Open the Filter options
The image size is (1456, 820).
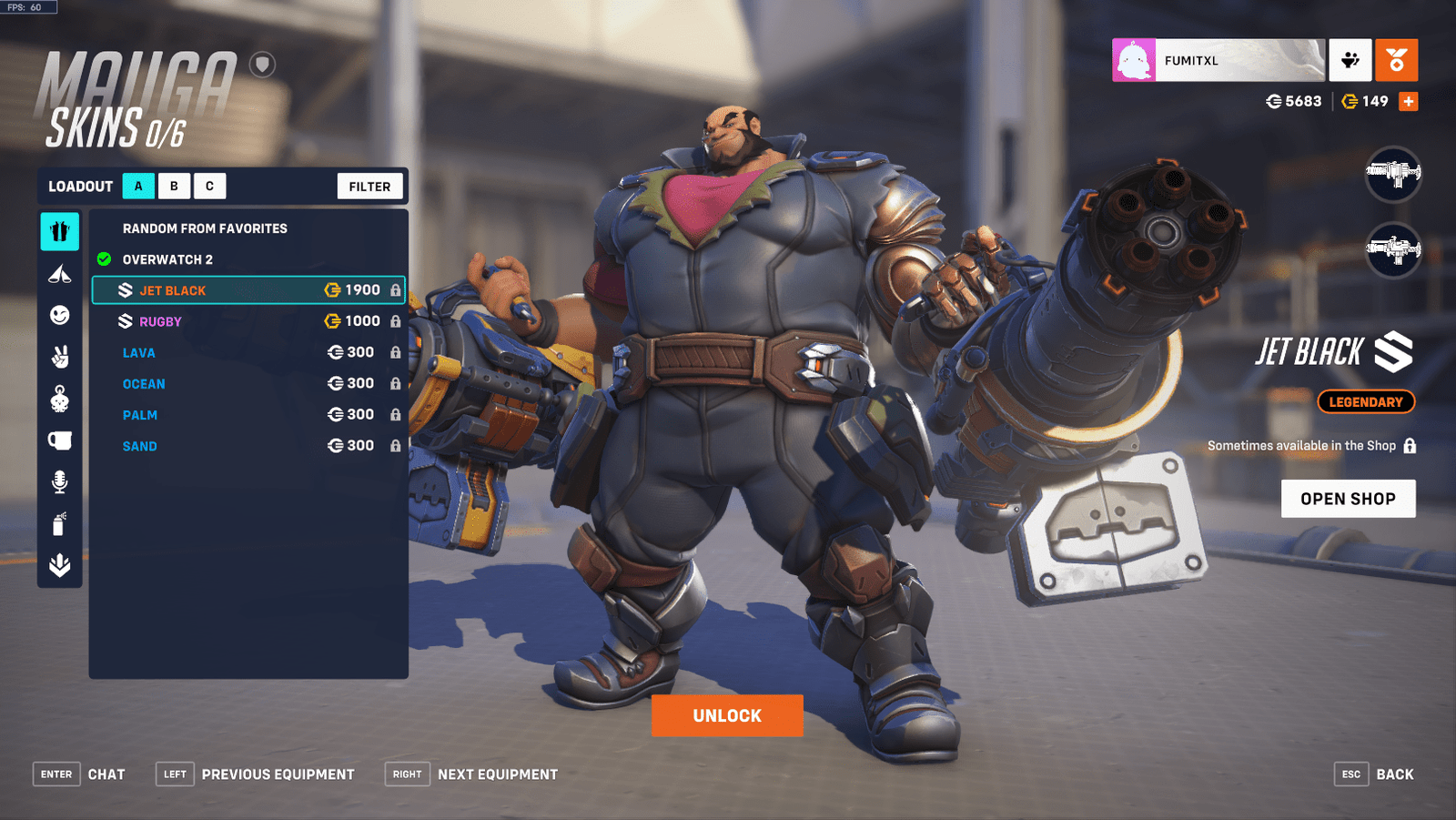(x=369, y=186)
